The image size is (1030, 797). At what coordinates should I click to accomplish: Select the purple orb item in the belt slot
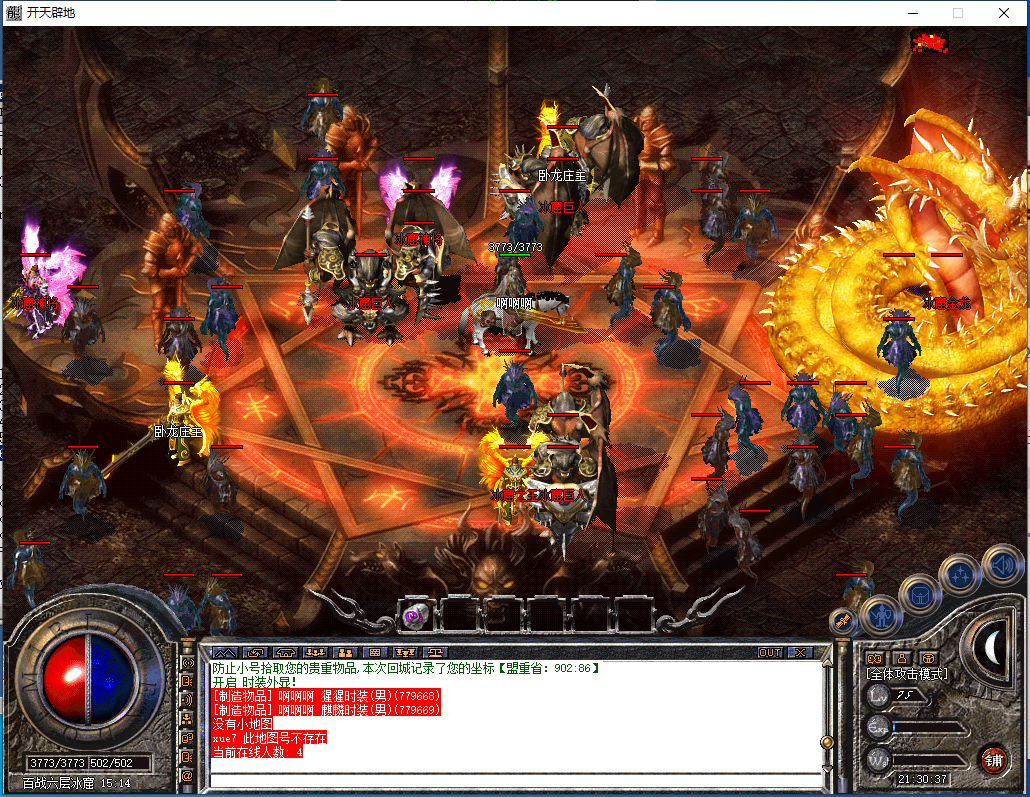pos(411,617)
